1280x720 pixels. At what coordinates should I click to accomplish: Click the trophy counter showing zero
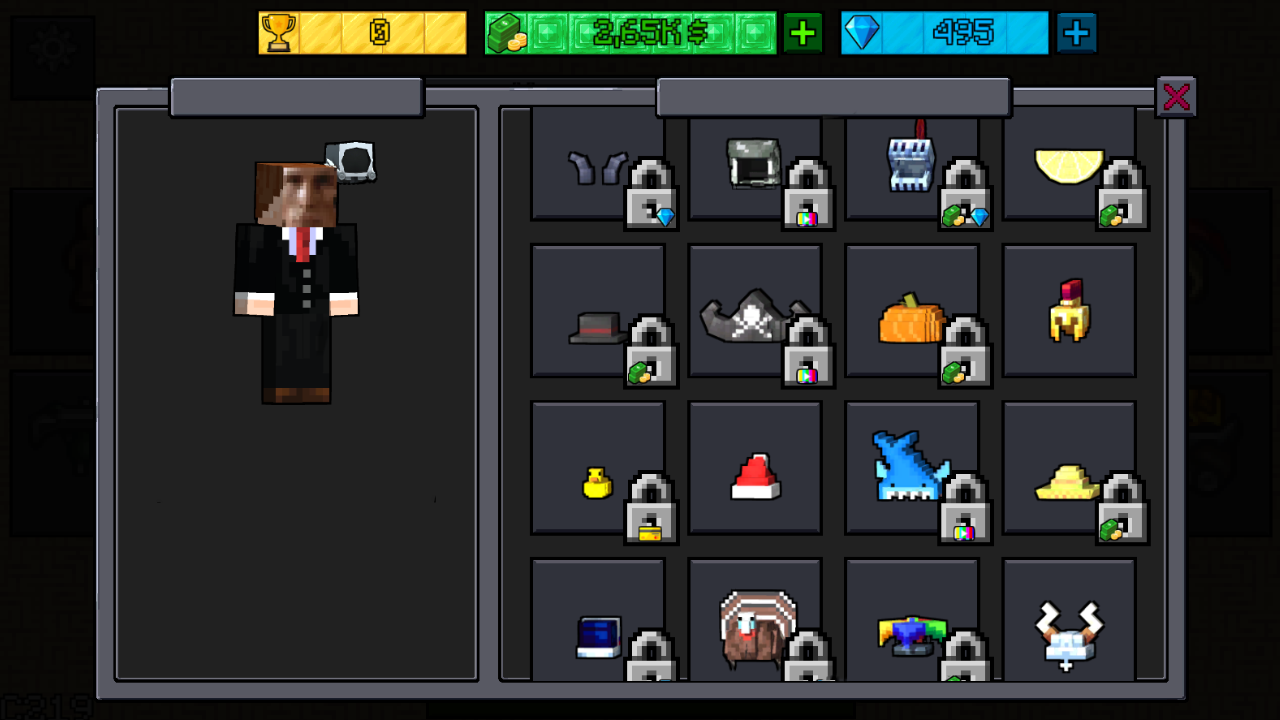click(362, 31)
